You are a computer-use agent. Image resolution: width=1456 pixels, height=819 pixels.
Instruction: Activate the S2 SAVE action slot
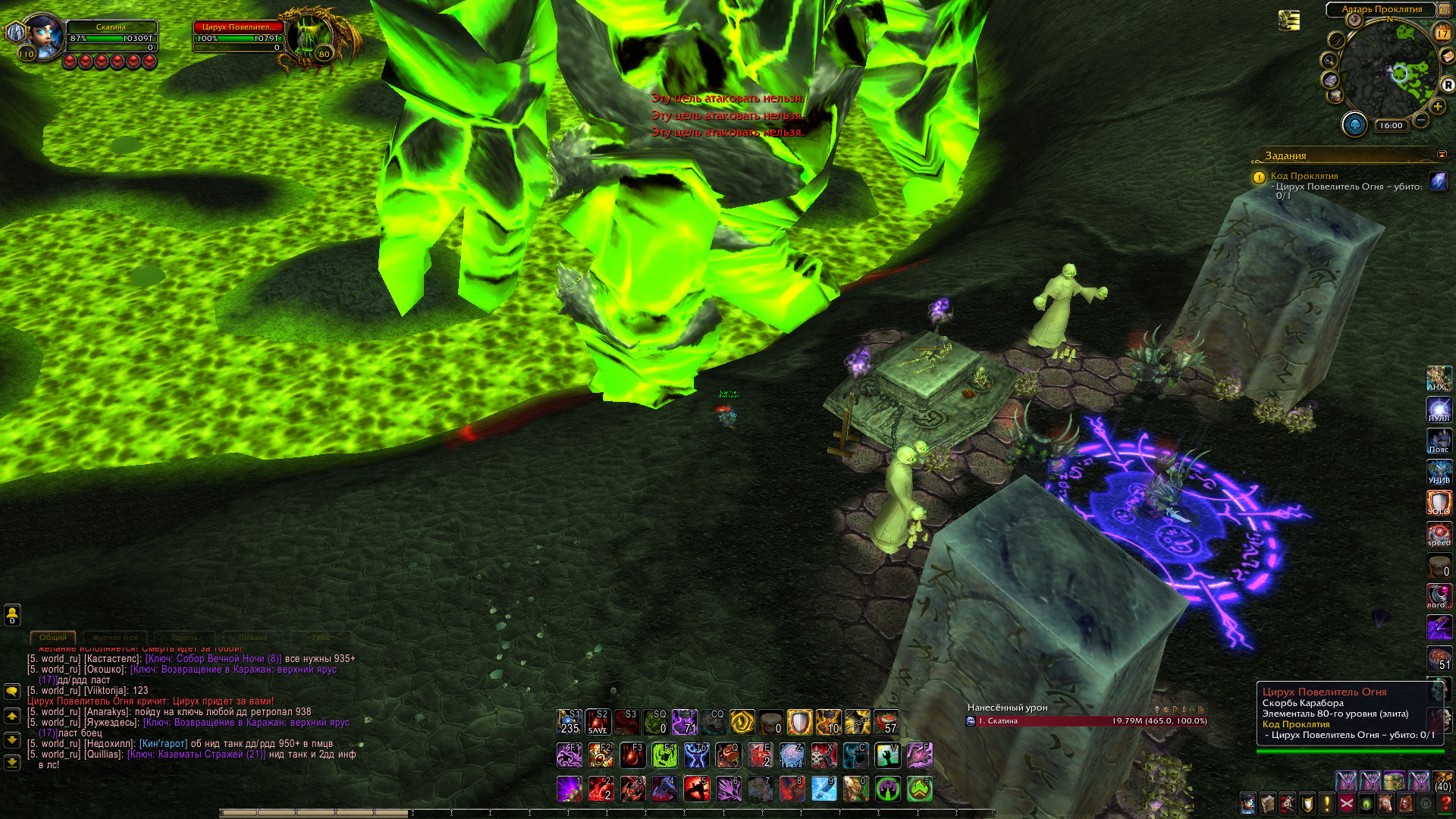click(598, 722)
